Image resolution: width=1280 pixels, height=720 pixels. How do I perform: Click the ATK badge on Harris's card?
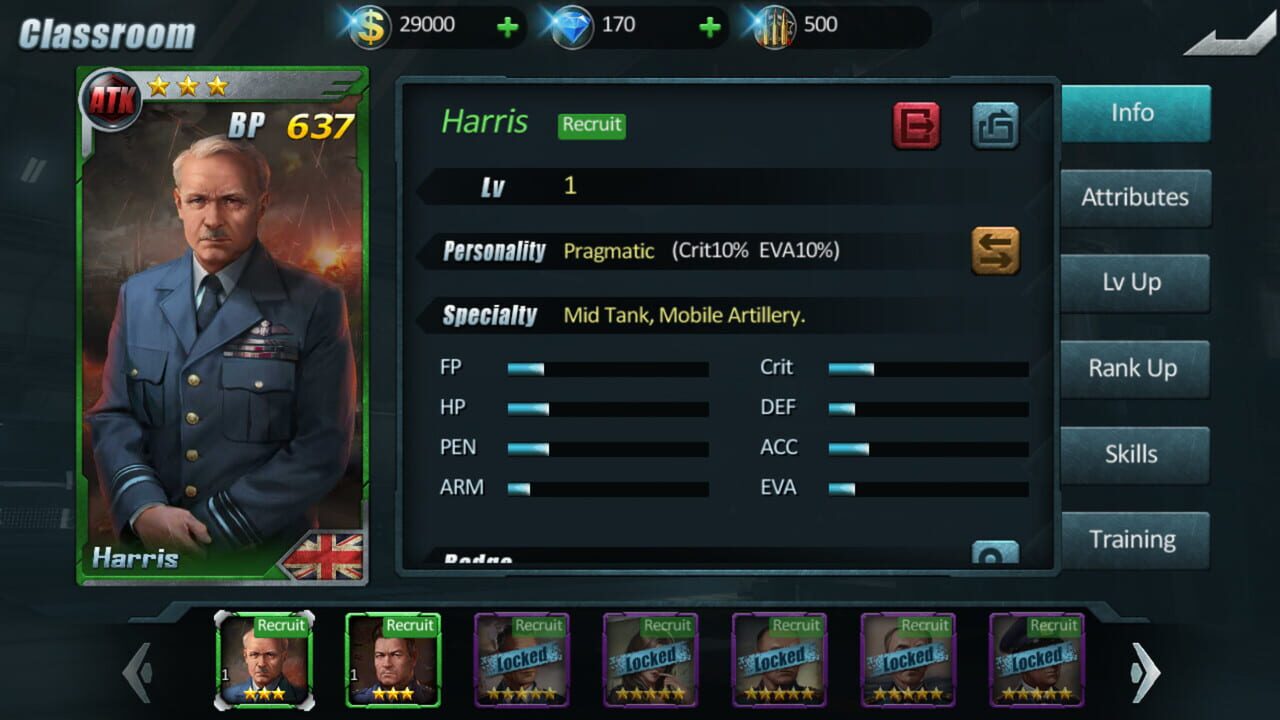(x=113, y=98)
